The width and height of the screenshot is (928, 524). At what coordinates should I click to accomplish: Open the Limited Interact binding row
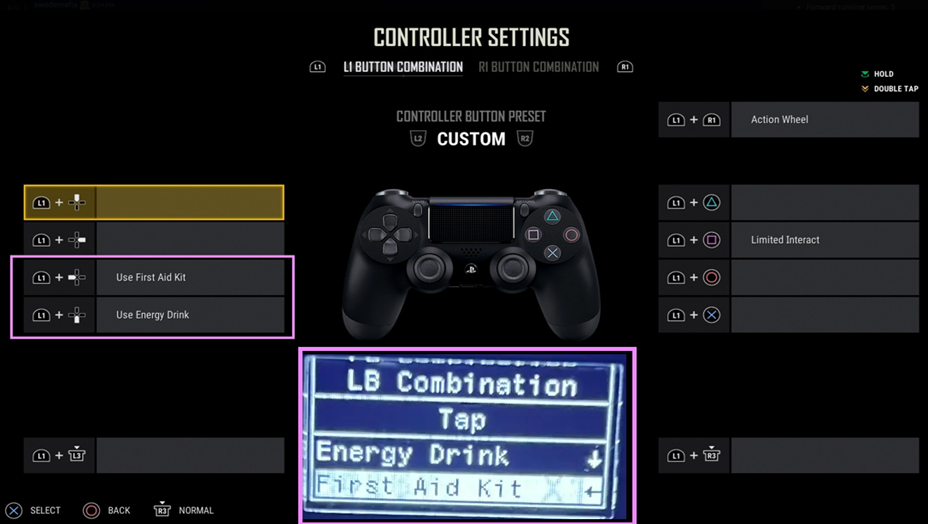click(x=824, y=240)
